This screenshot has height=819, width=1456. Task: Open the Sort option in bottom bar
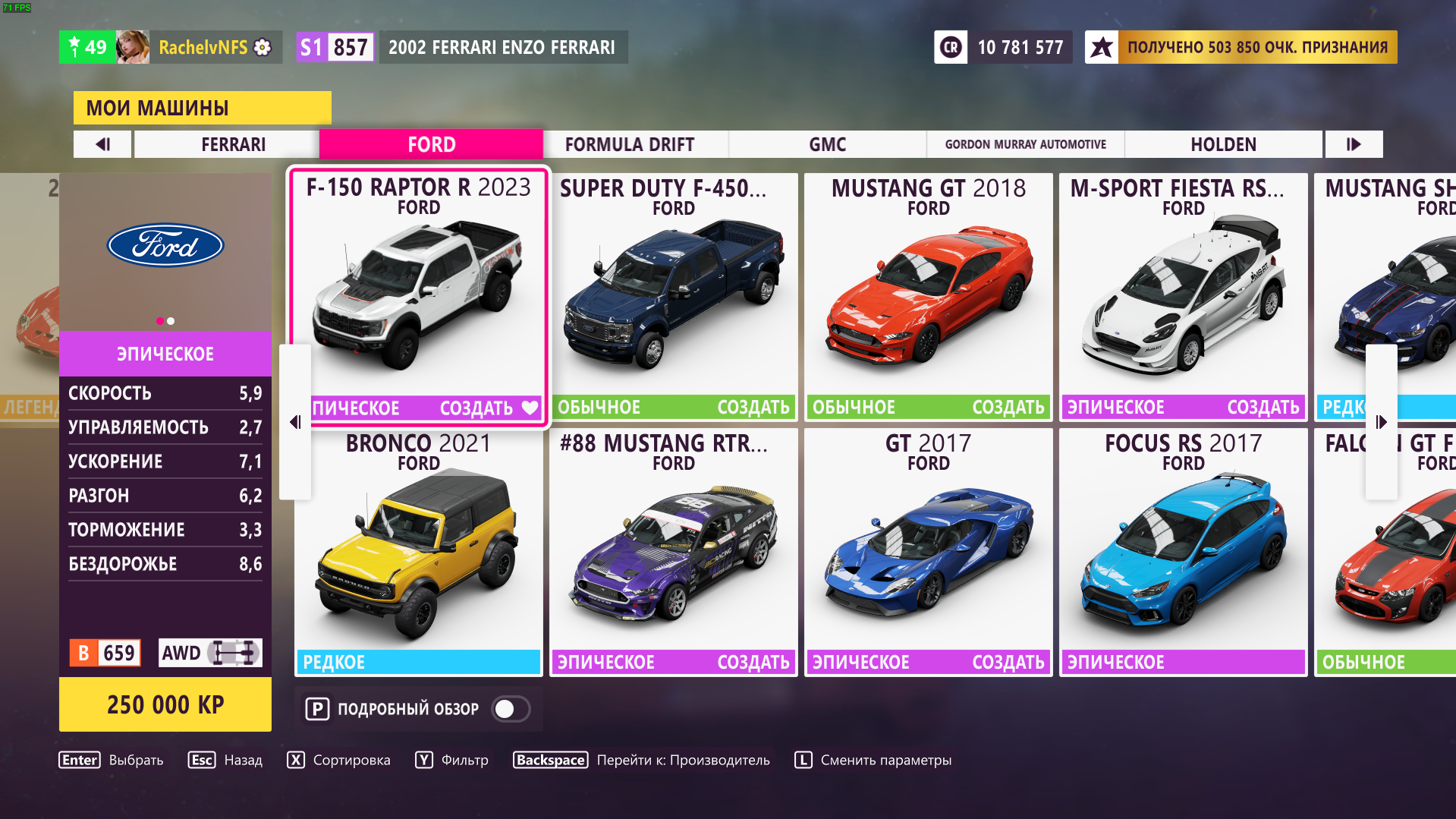pos(339,760)
